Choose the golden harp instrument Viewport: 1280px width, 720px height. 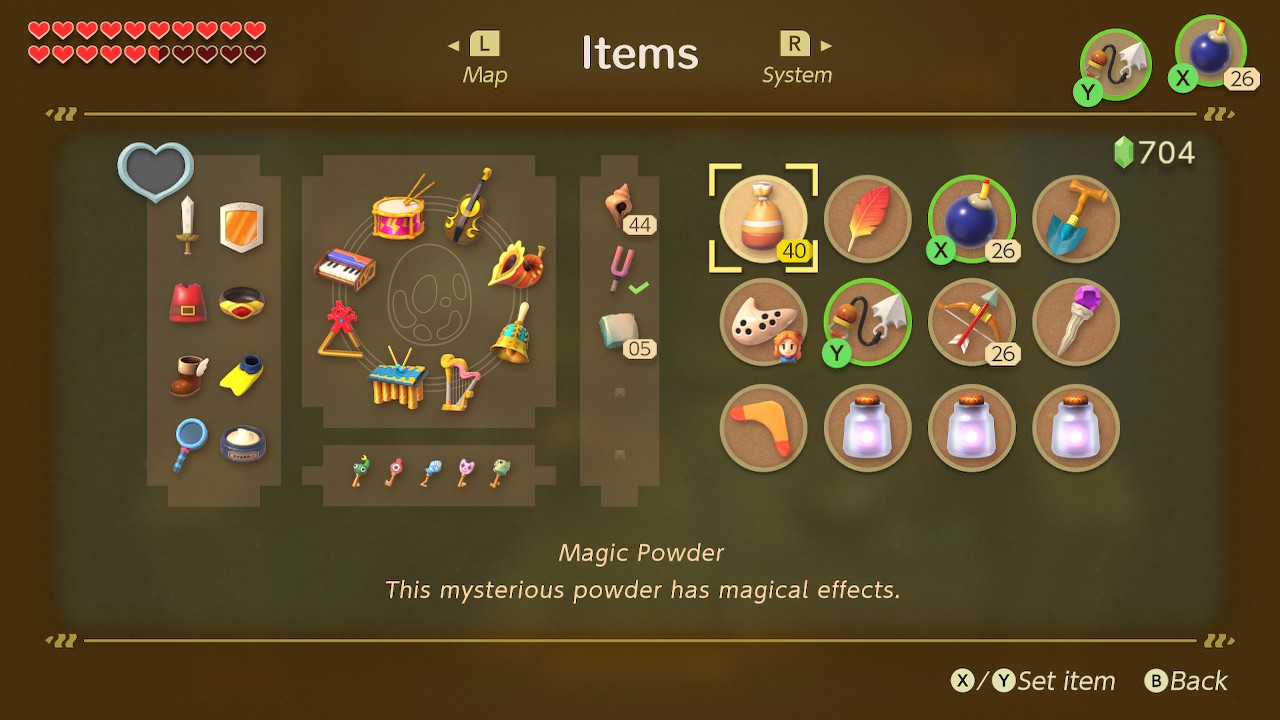[457, 382]
